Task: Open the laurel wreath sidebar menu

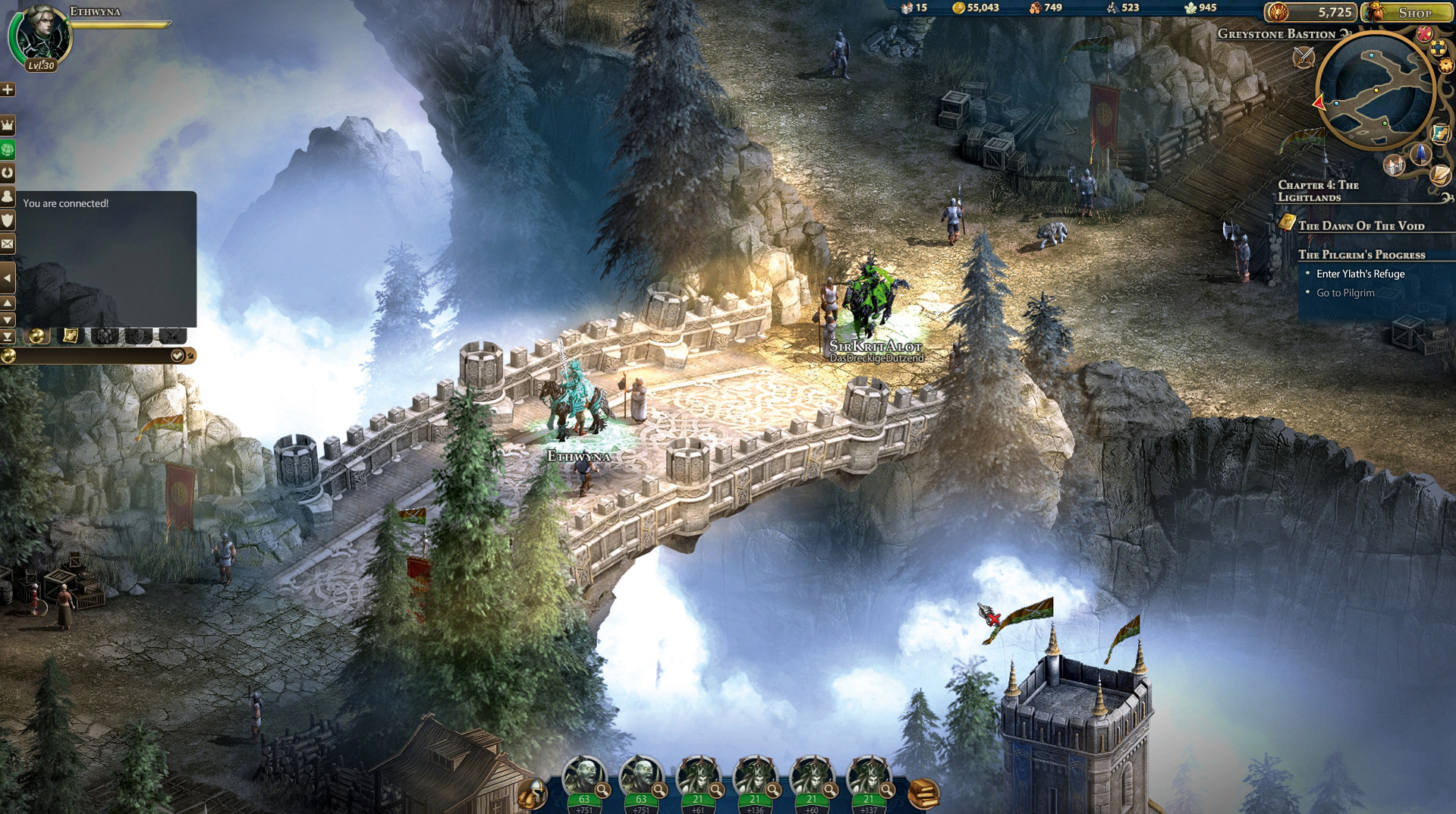Action: tap(8, 173)
